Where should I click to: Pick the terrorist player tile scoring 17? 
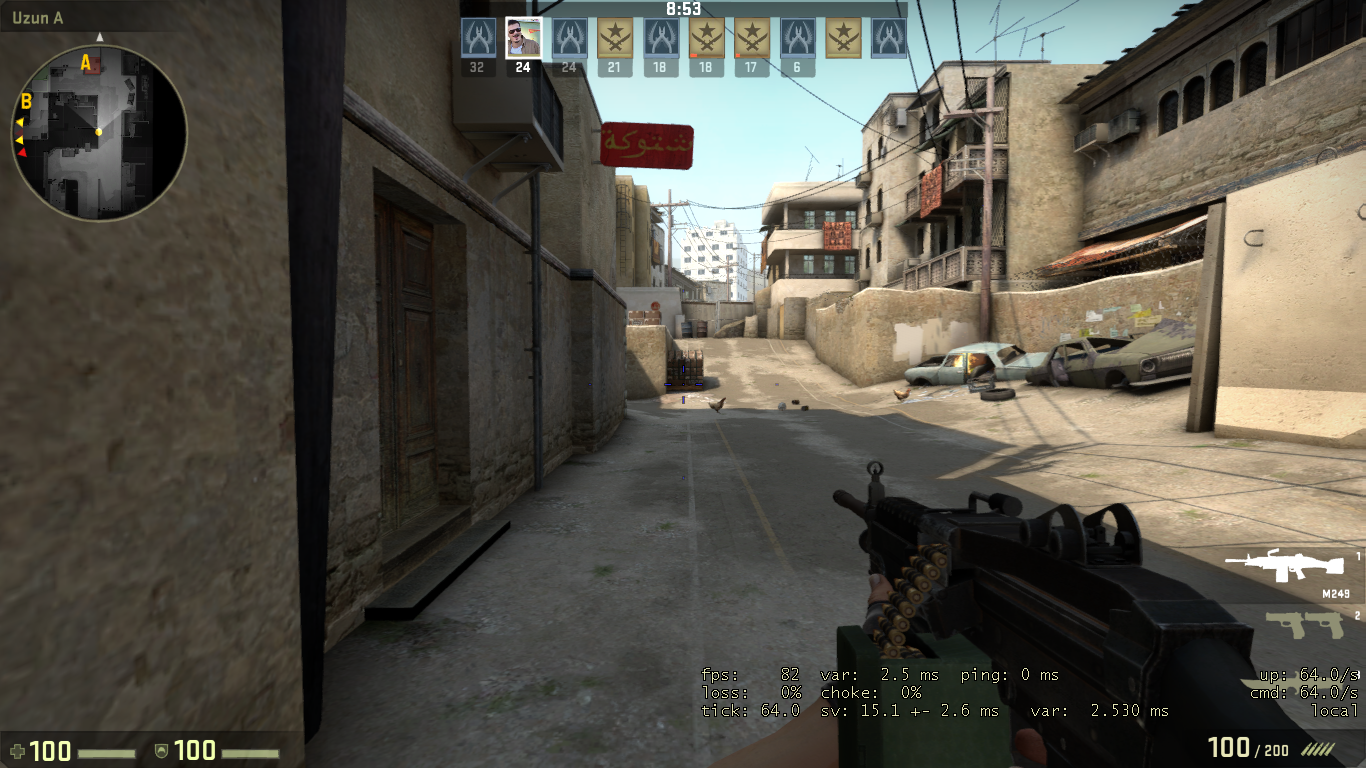752,38
